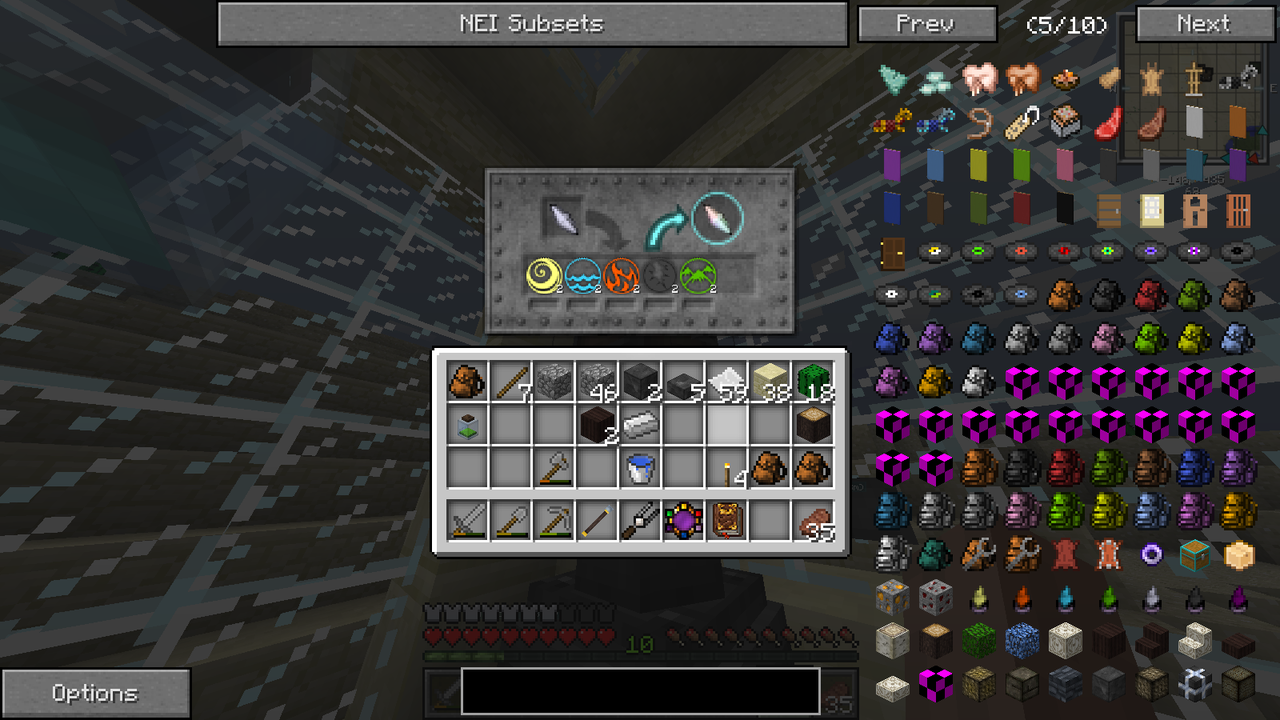Select a music disc from the NEI item grid
1280x720 pixels.
coord(935,251)
